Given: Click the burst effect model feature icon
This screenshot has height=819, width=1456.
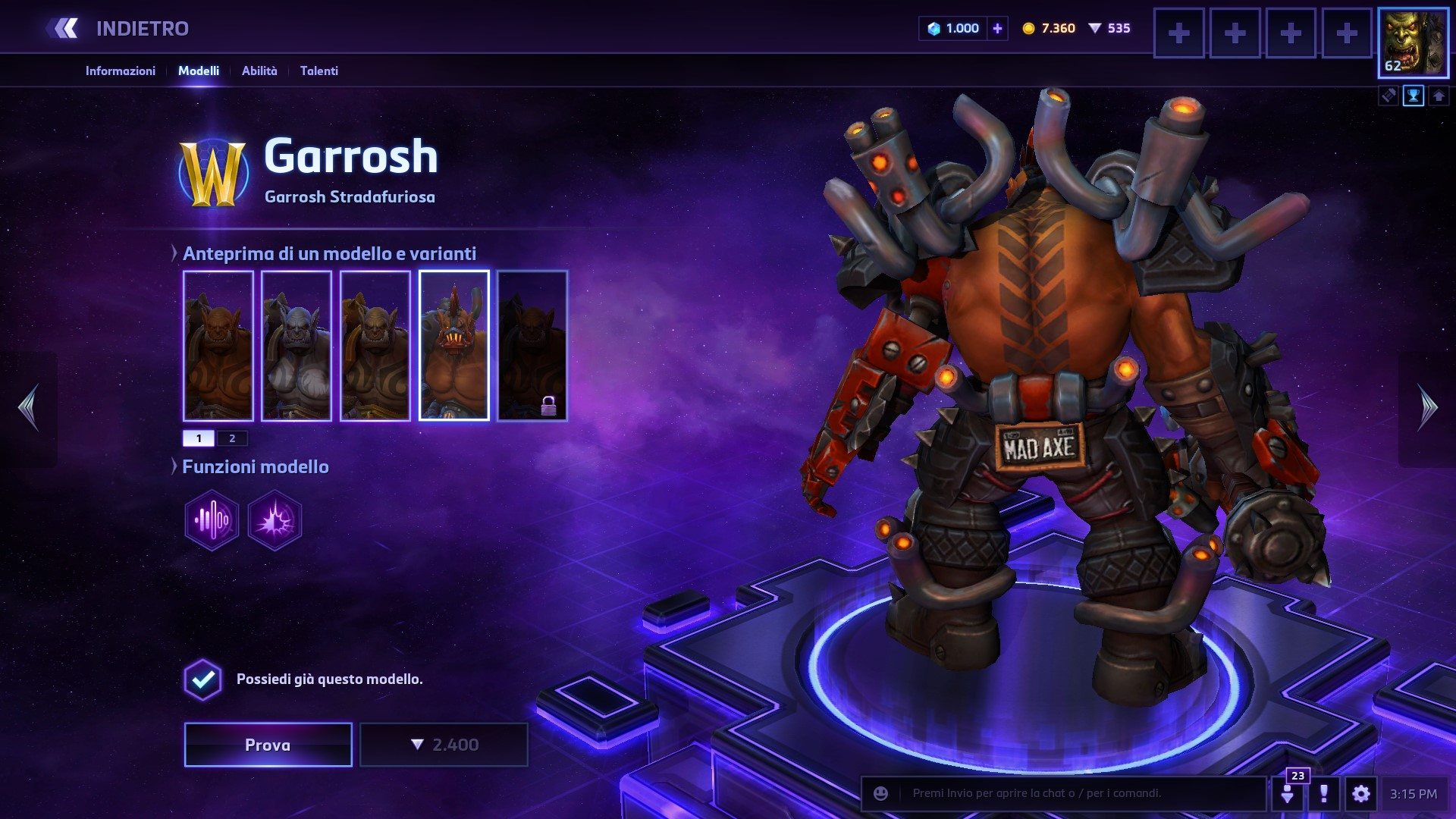Looking at the screenshot, I should coord(275,520).
